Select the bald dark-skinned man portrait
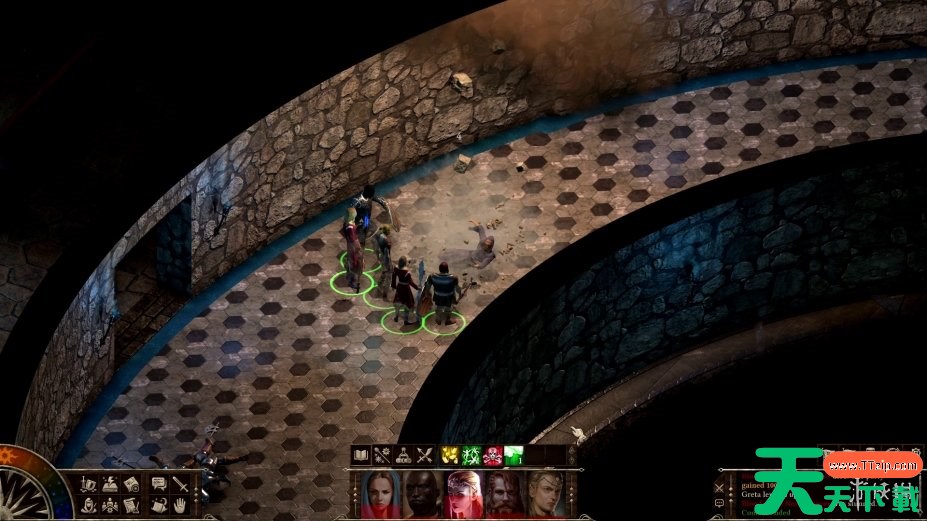Image resolution: width=927 pixels, height=521 pixels. pyautogui.click(x=423, y=494)
